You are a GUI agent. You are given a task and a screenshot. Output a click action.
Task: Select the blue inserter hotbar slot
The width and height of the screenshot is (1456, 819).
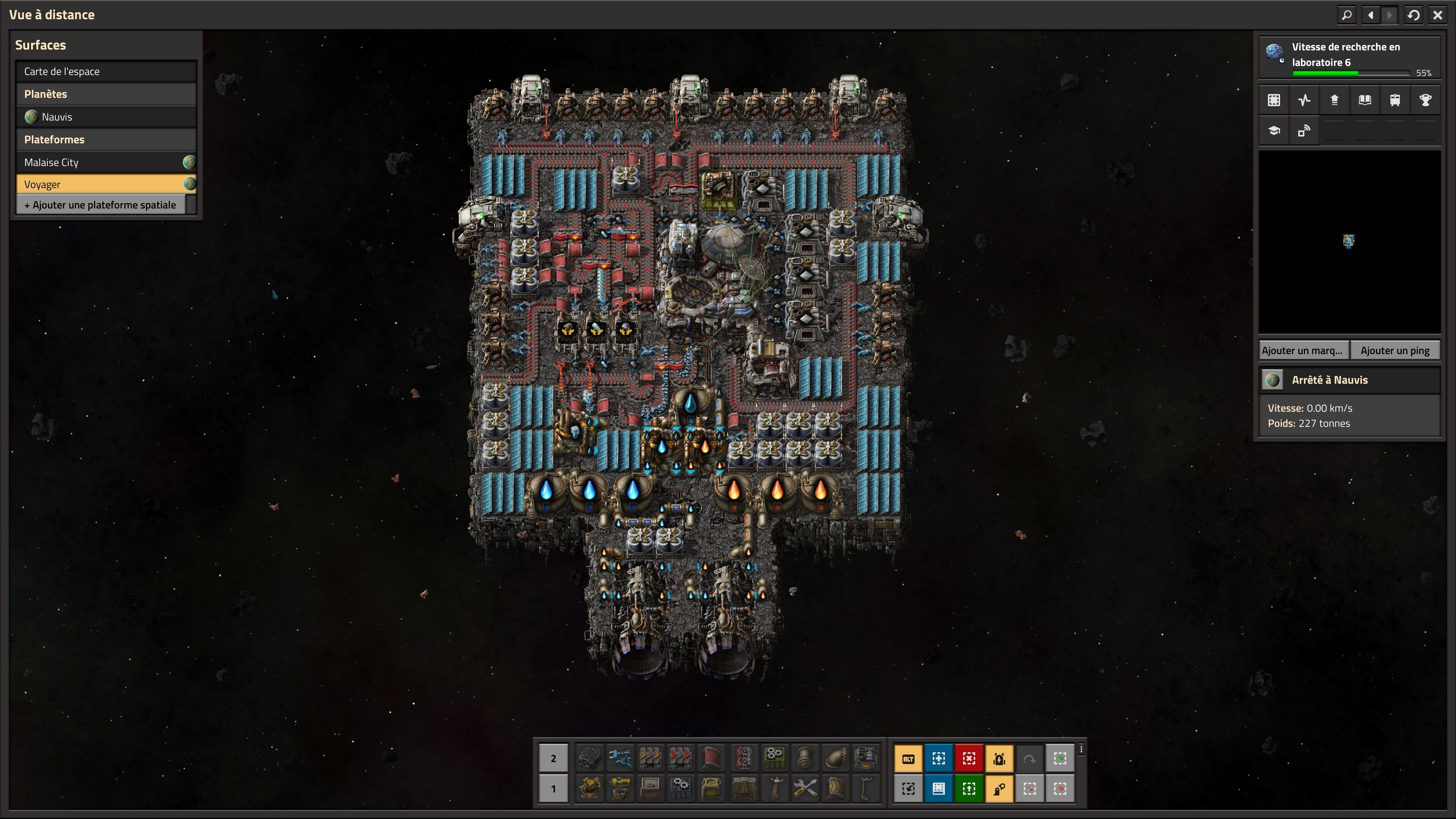tap(620, 758)
